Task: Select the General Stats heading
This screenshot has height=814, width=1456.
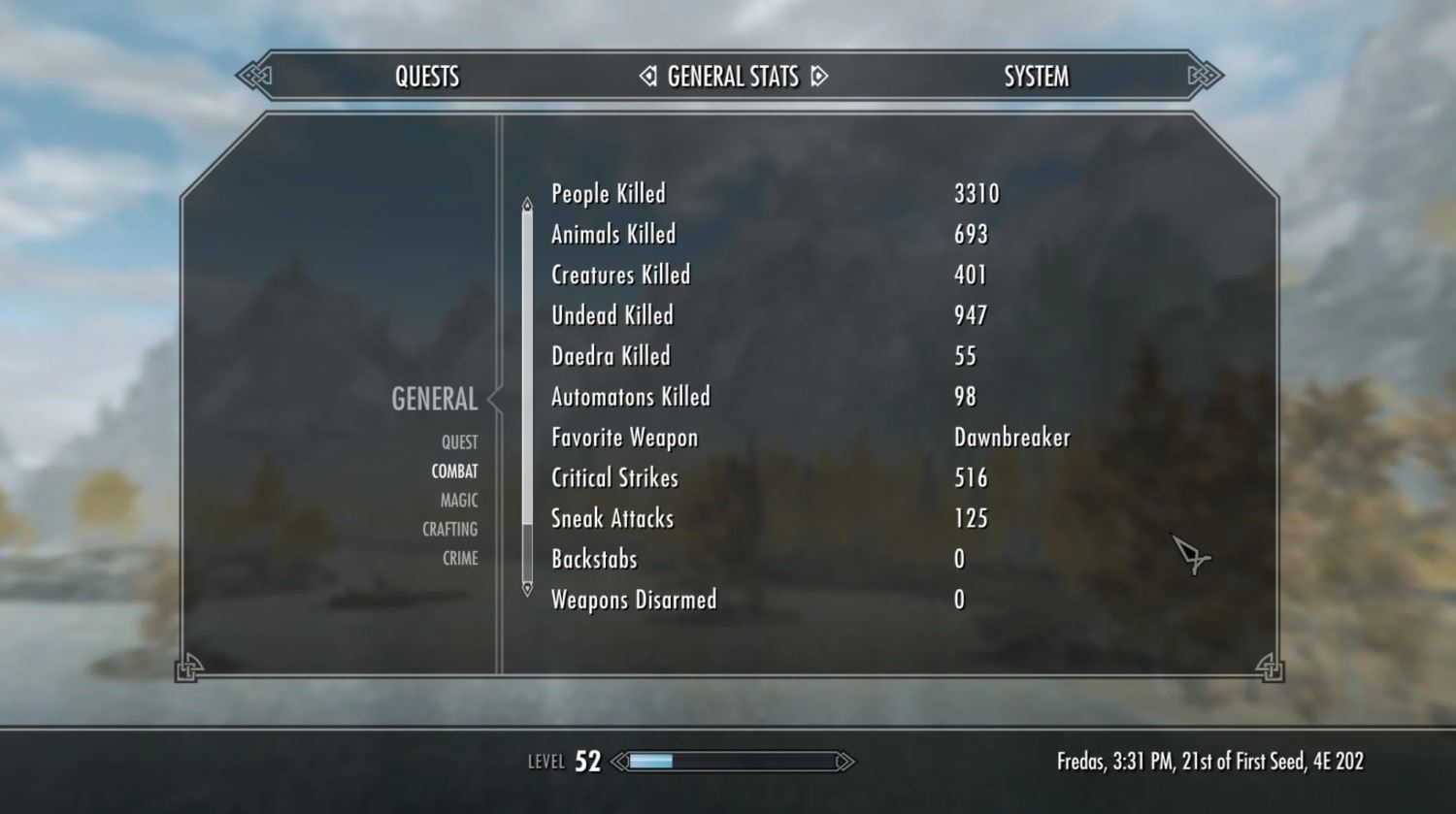Action: point(733,77)
